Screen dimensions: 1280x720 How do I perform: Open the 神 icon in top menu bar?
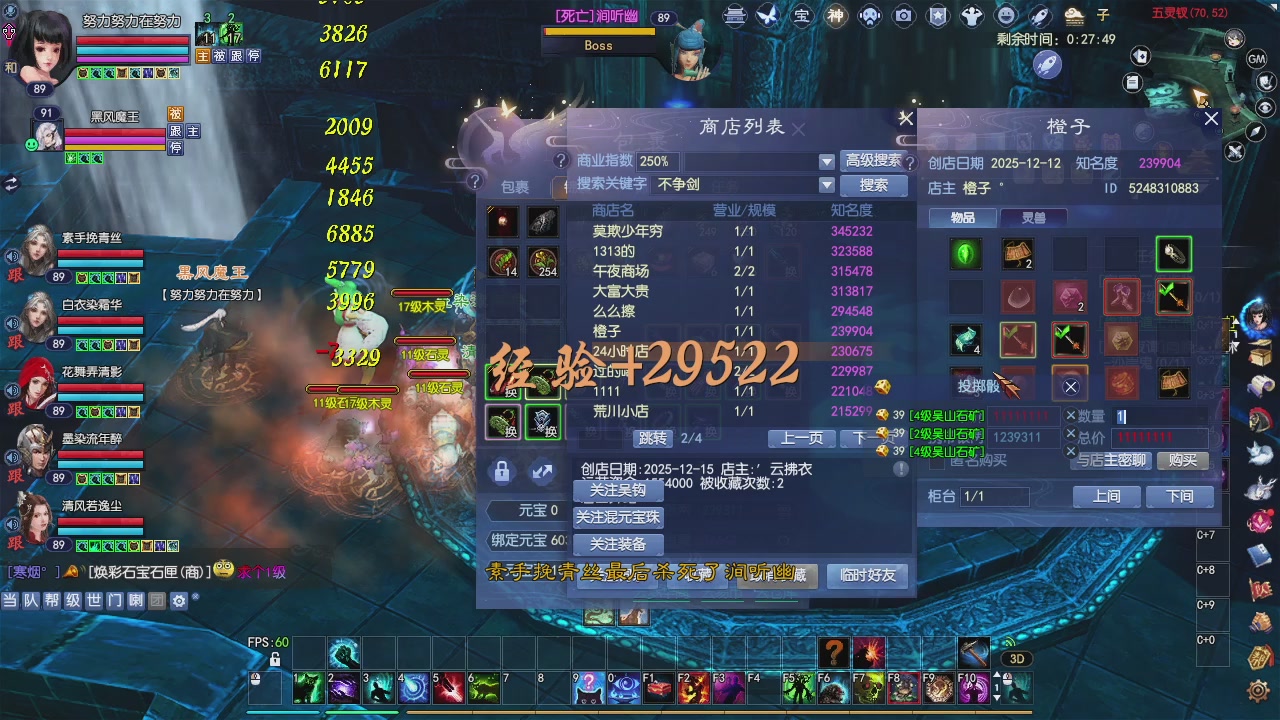click(x=833, y=15)
